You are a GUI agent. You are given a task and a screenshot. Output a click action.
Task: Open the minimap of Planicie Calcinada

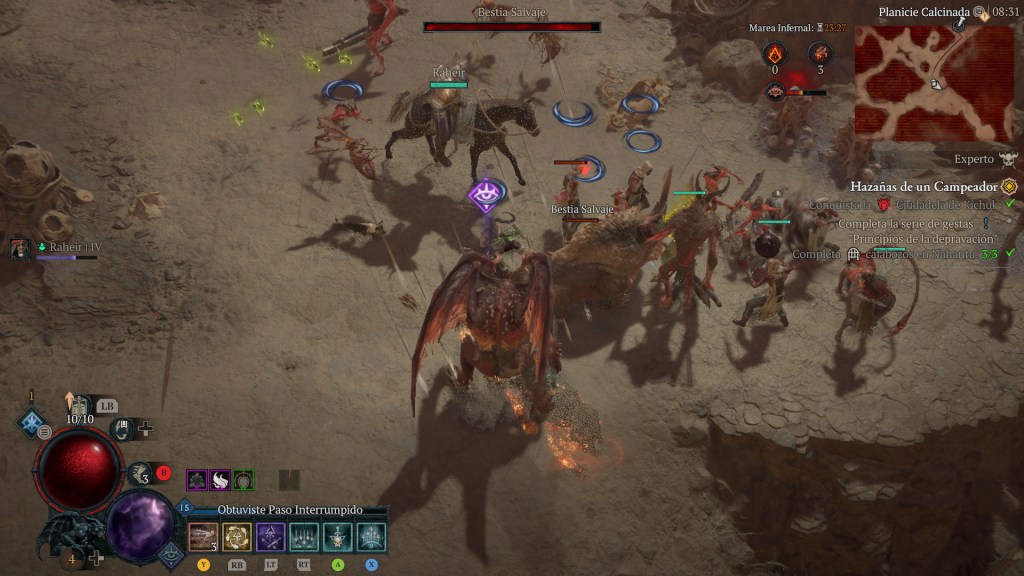(x=934, y=83)
